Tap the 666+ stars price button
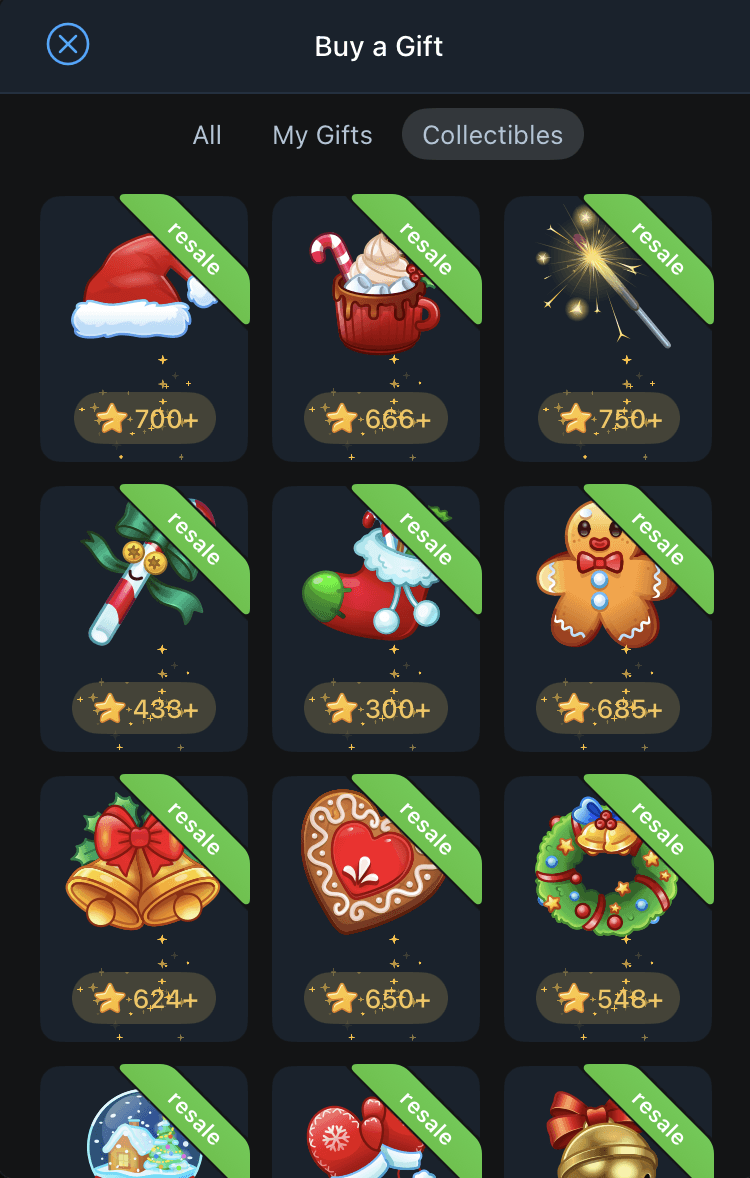The width and height of the screenshot is (750, 1178). click(x=376, y=418)
